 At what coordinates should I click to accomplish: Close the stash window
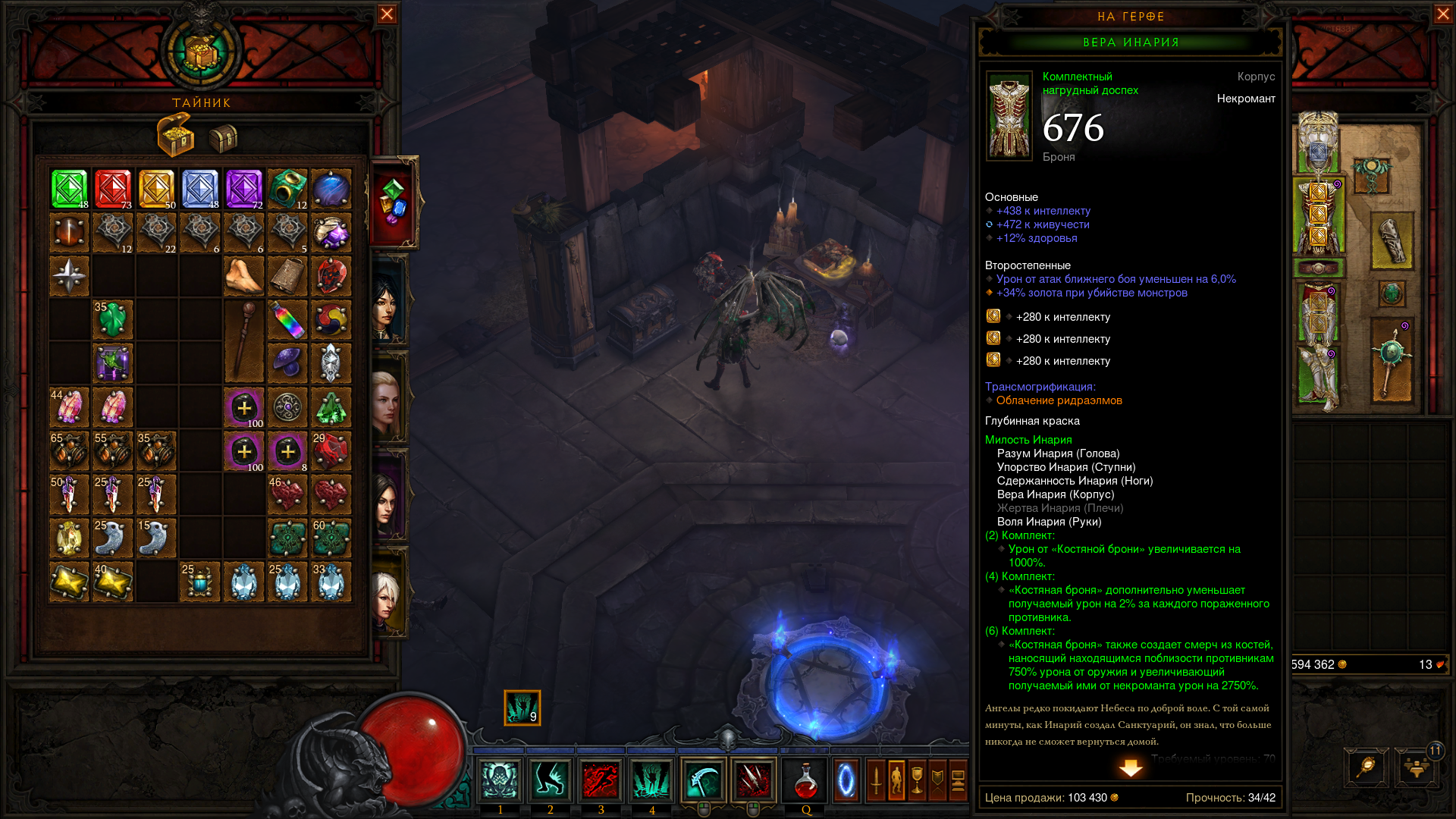(x=387, y=14)
